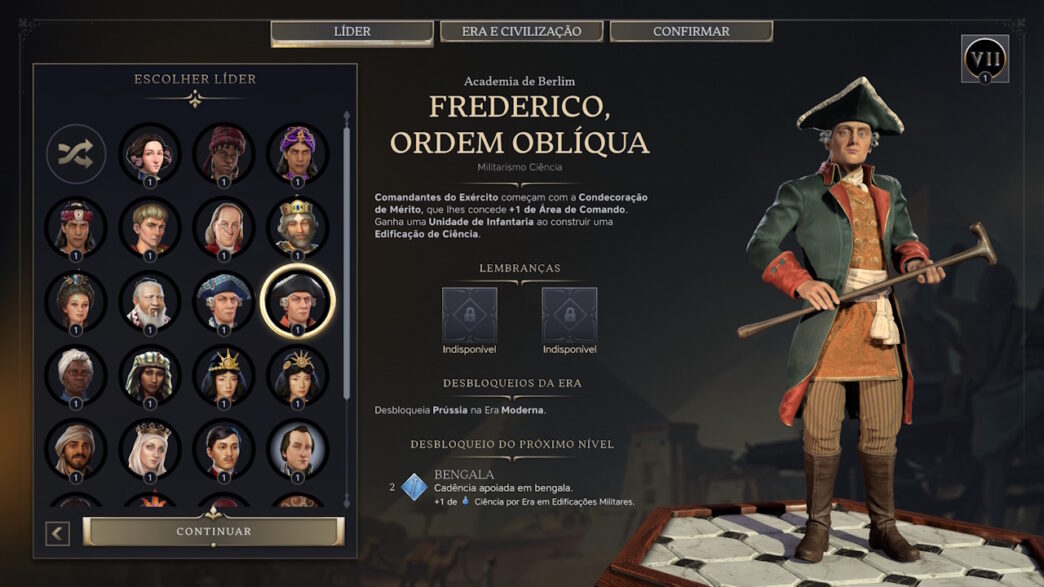
Task: Select Augustus with the short blond hair
Action: pos(150,227)
